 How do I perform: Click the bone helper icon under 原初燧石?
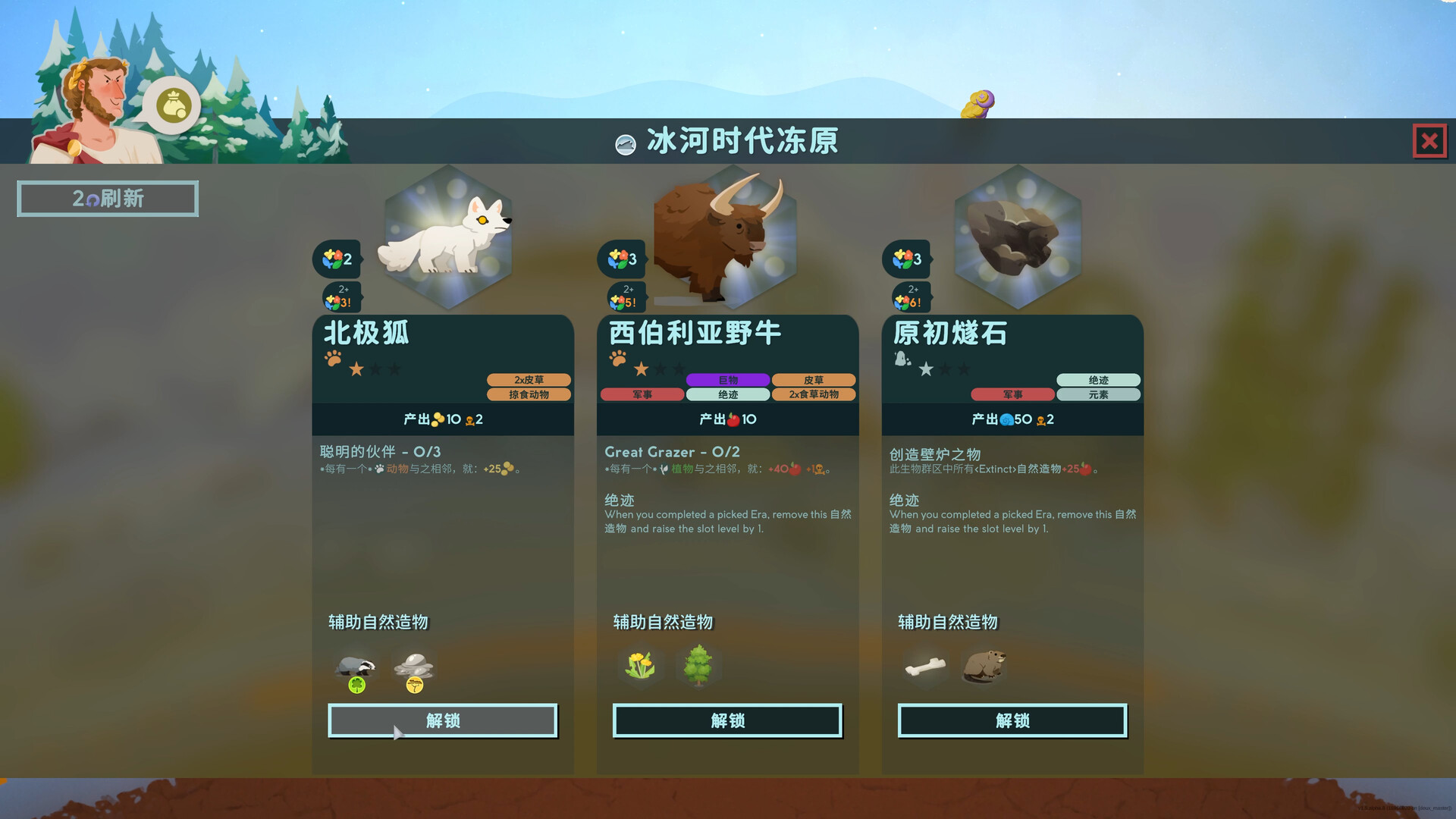click(925, 666)
